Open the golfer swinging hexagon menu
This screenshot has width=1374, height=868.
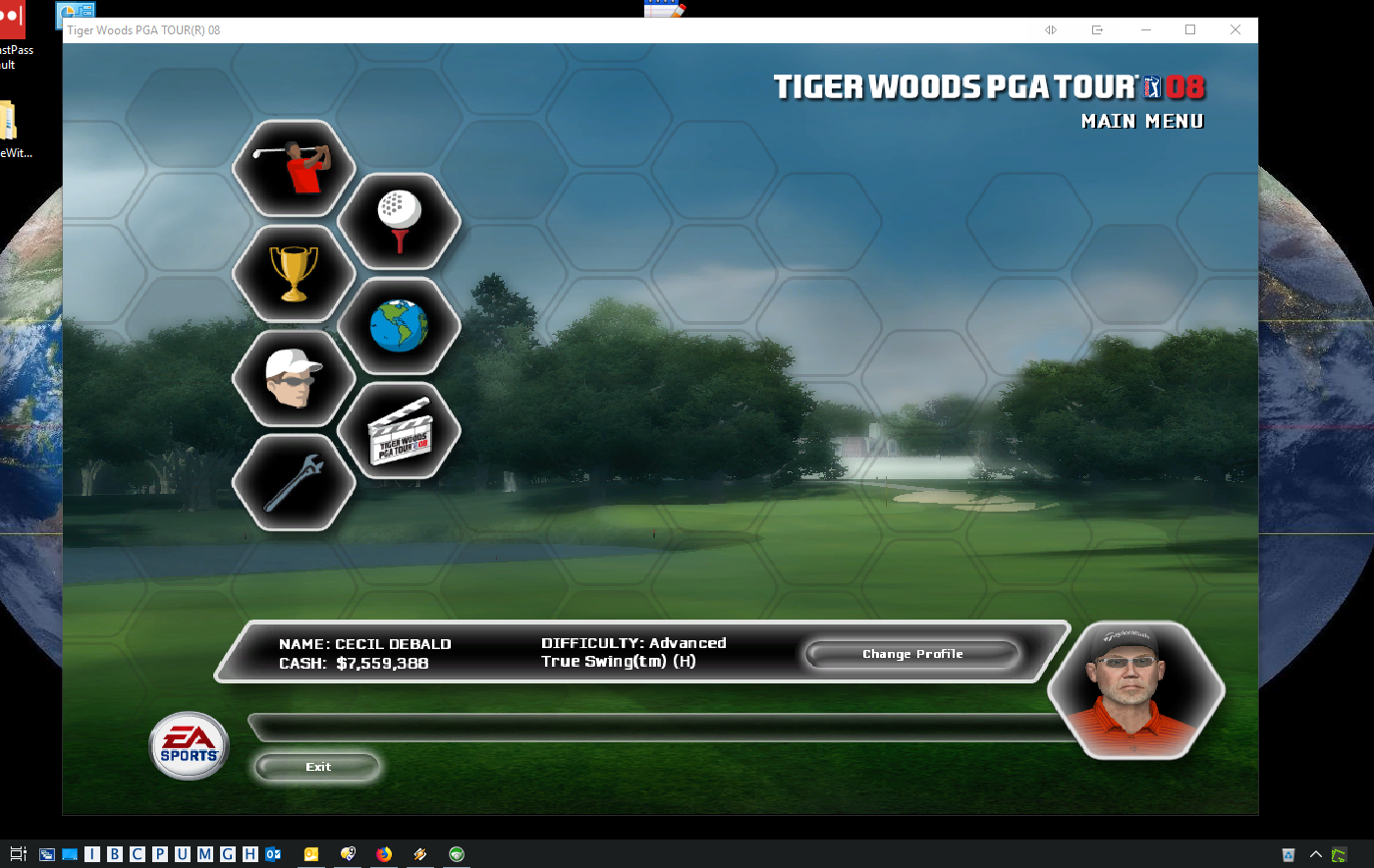coord(294,169)
